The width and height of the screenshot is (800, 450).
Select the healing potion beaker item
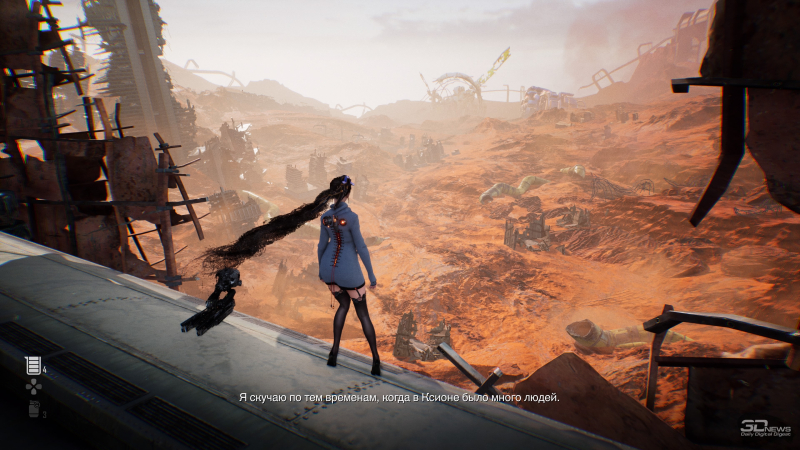(x=33, y=366)
